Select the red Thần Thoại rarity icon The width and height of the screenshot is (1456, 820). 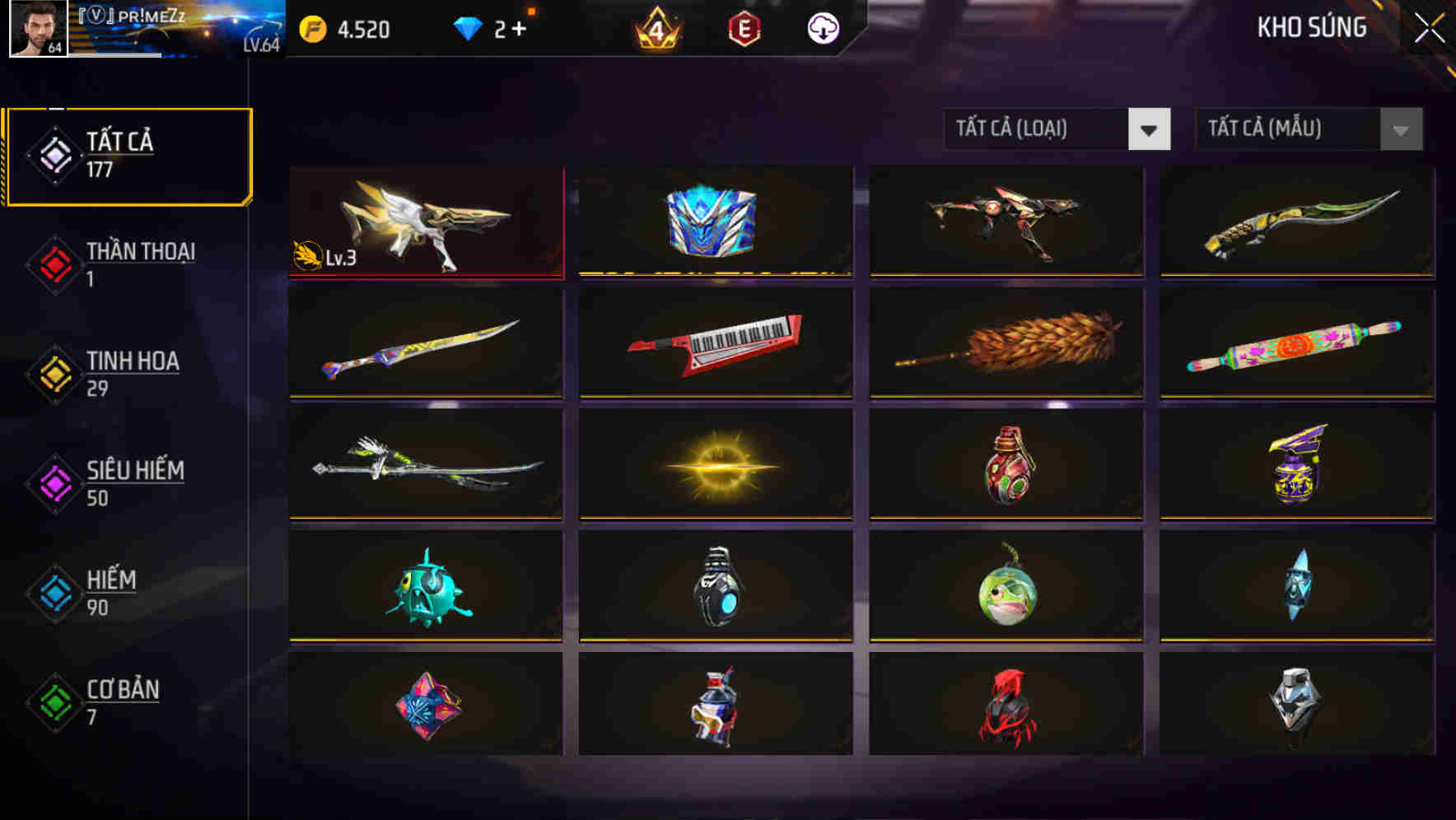[52, 263]
